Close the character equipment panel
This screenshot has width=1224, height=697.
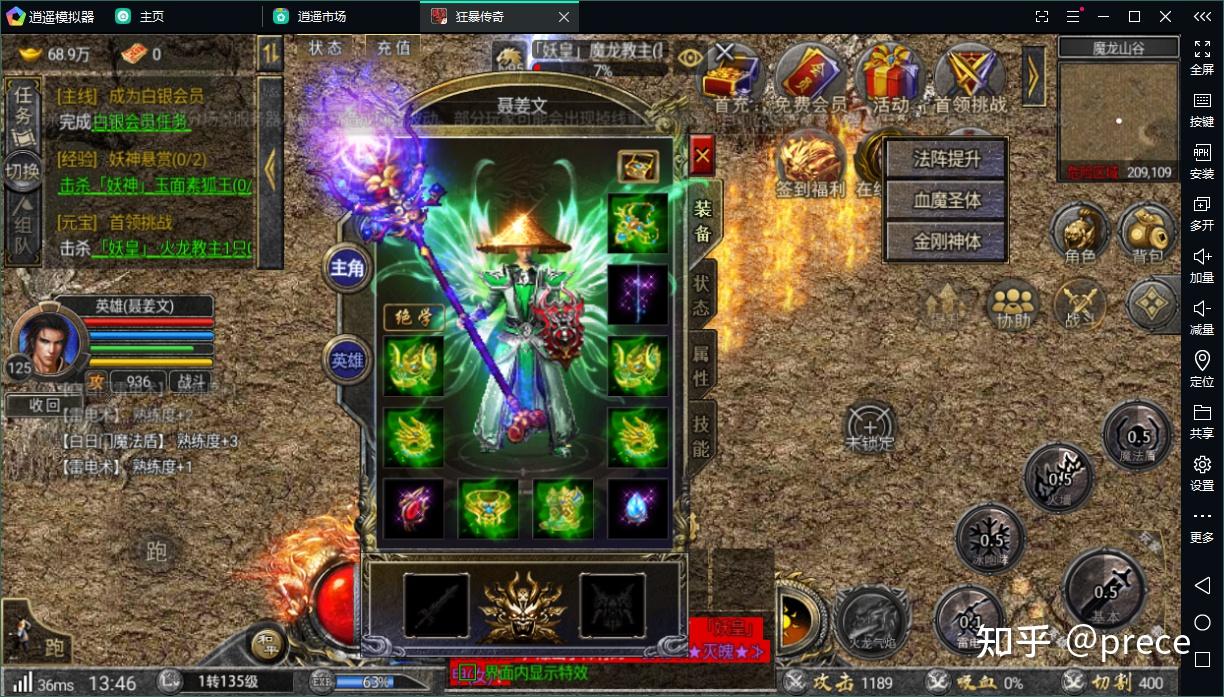[702, 155]
